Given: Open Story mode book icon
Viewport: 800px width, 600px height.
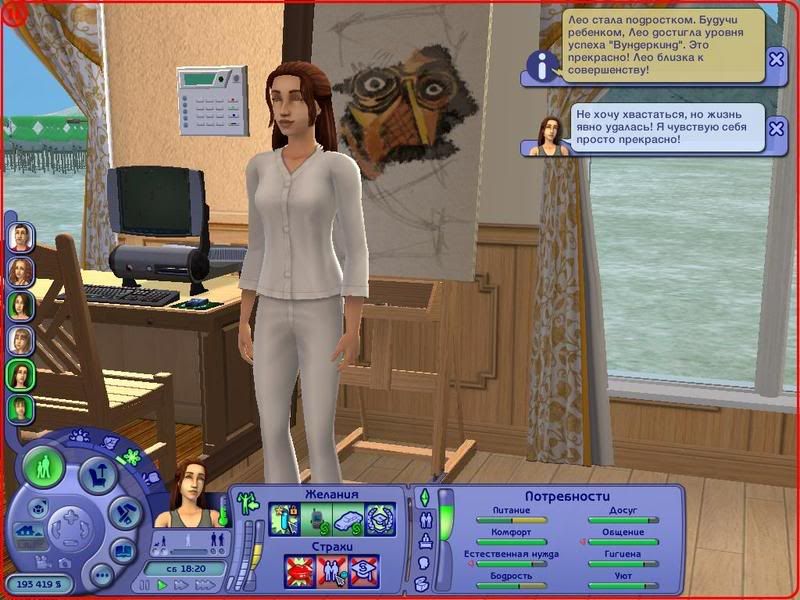Looking at the screenshot, I should pyautogui.click(x=122, y=548).
